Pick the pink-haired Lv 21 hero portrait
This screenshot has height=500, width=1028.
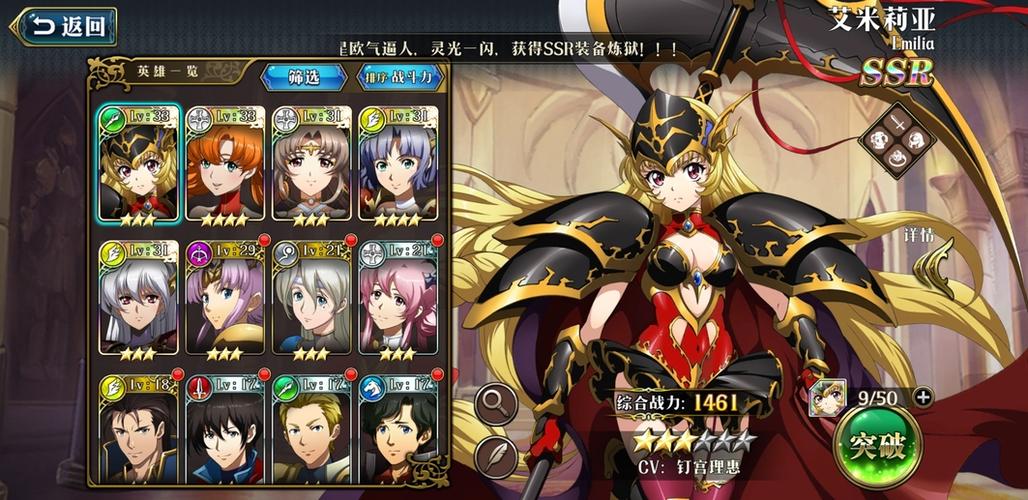coord(397,298)
